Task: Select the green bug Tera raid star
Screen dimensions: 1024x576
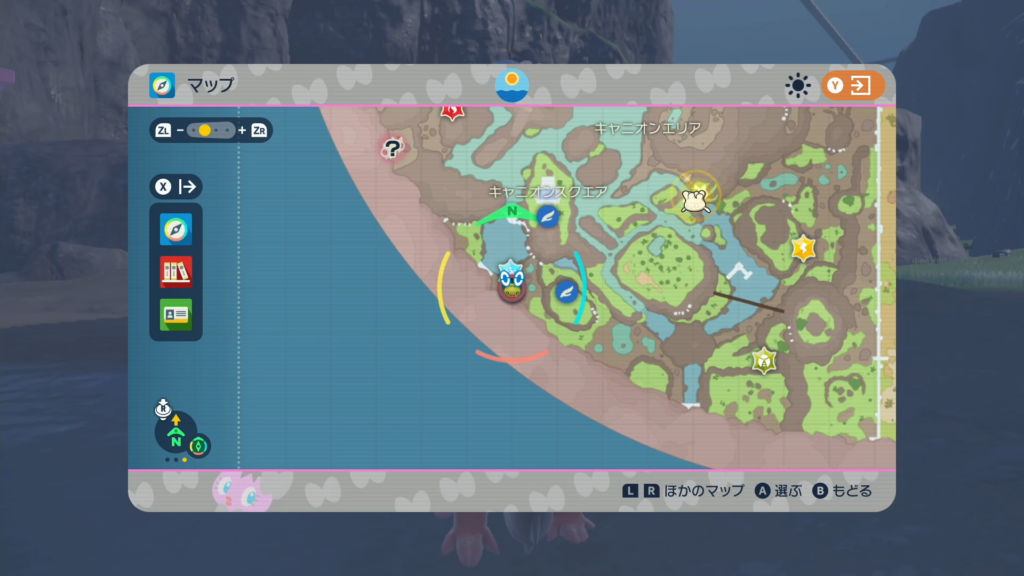Action: tap(765, 360)
